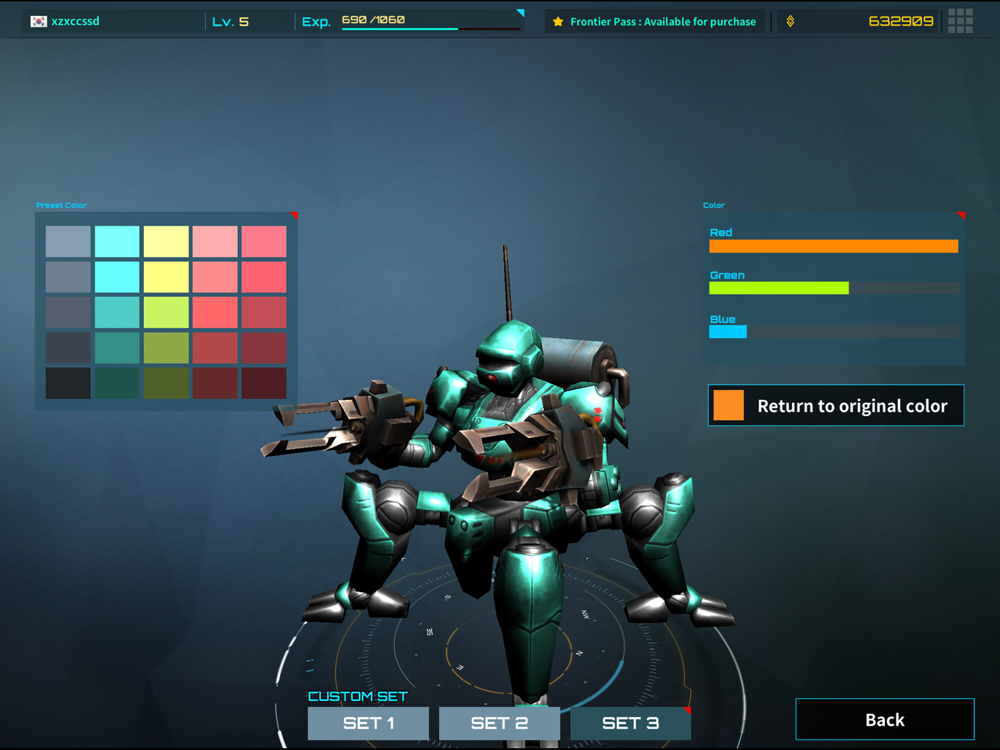Choose the bright yellow top preset swatch
Image resolution: width=1000 pixels, height=750 pixels.
point(166,241)
